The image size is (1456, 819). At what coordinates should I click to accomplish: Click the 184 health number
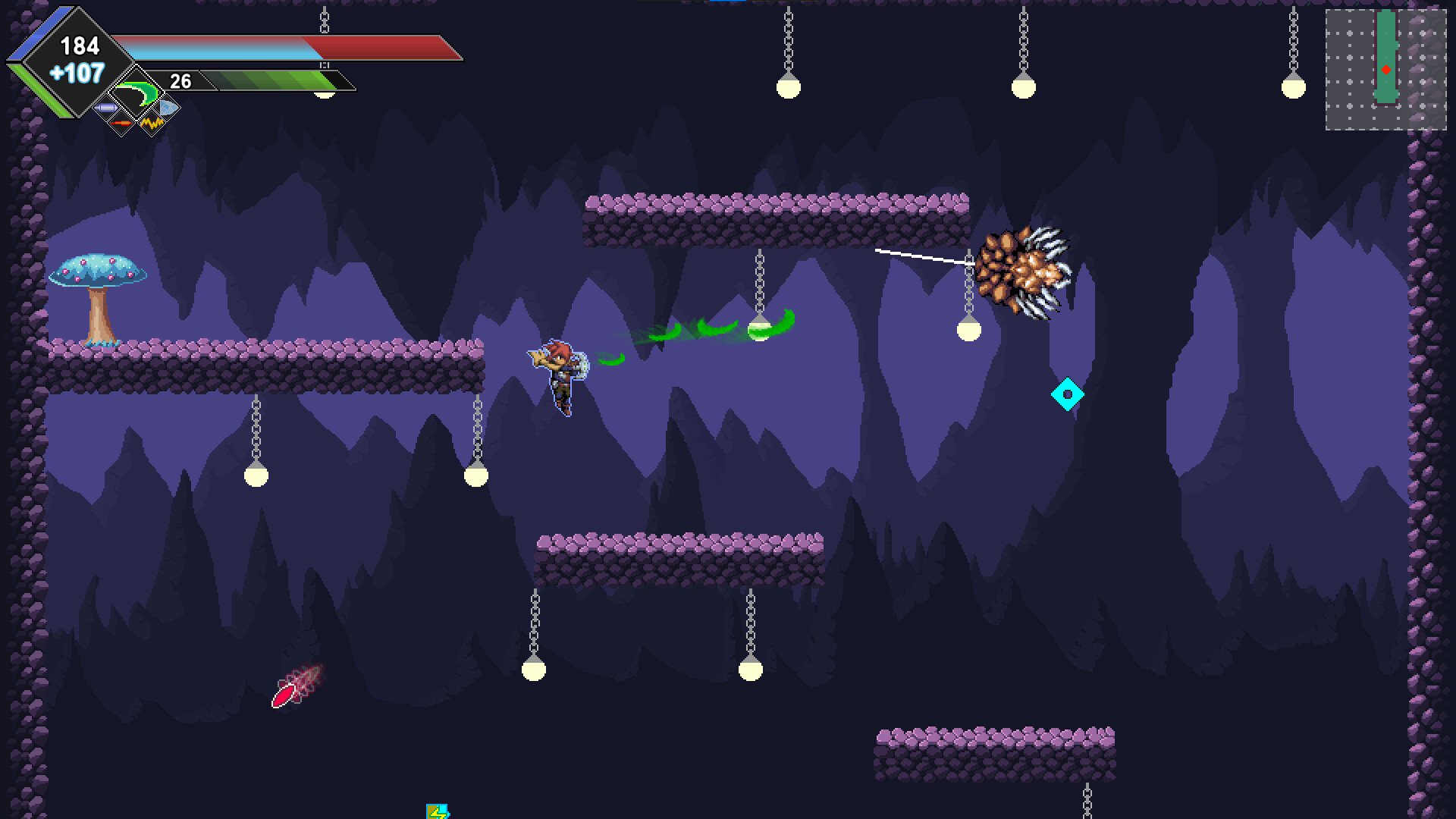tap(80, 45)
